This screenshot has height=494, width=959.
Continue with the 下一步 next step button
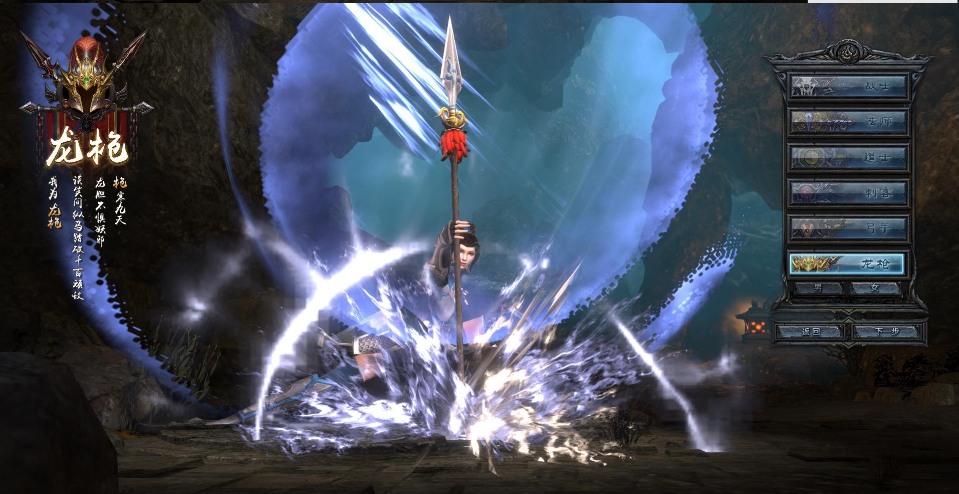[x=884, y=331]
